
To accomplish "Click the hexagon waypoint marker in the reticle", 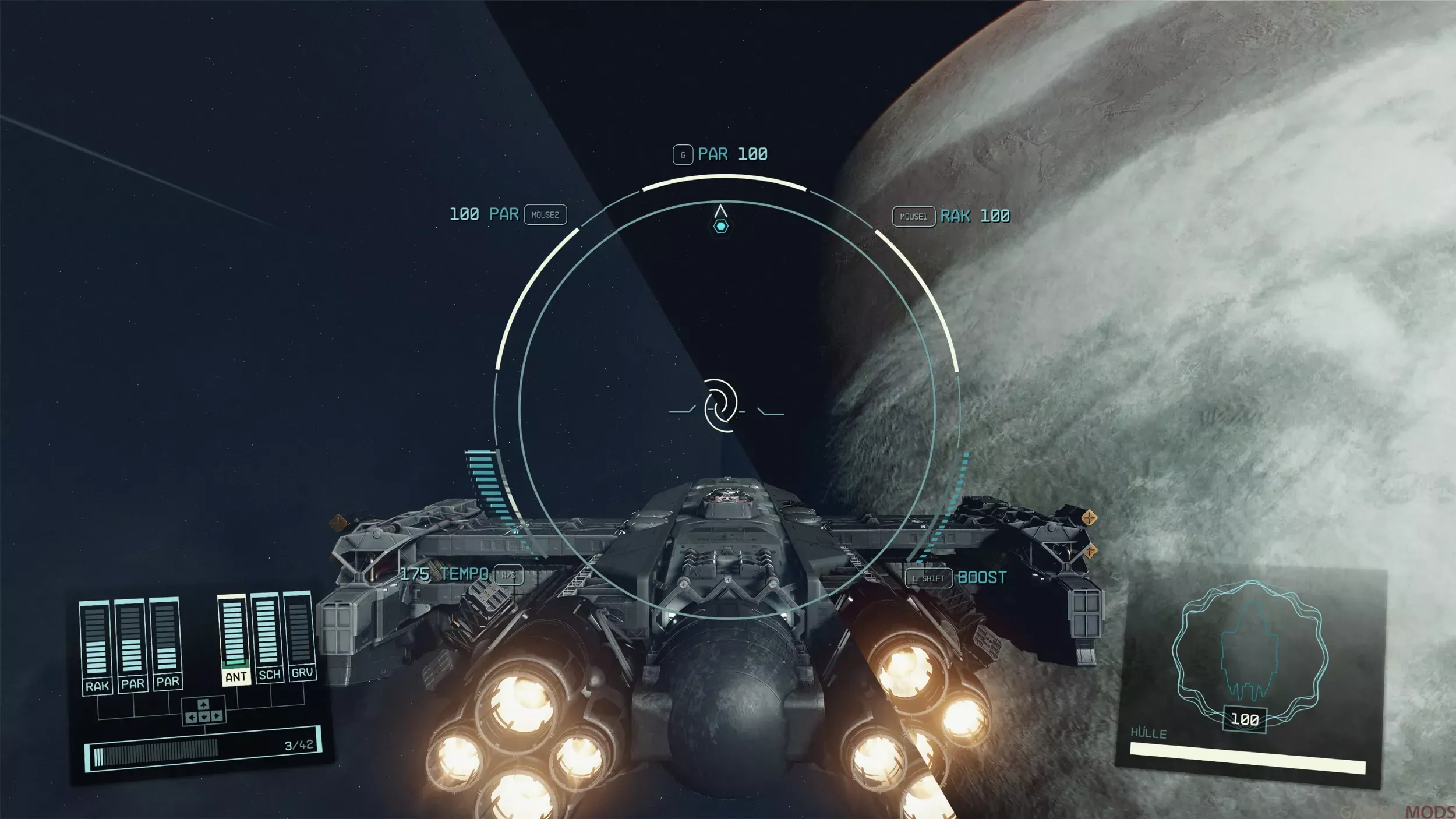I will pos(721,226).
